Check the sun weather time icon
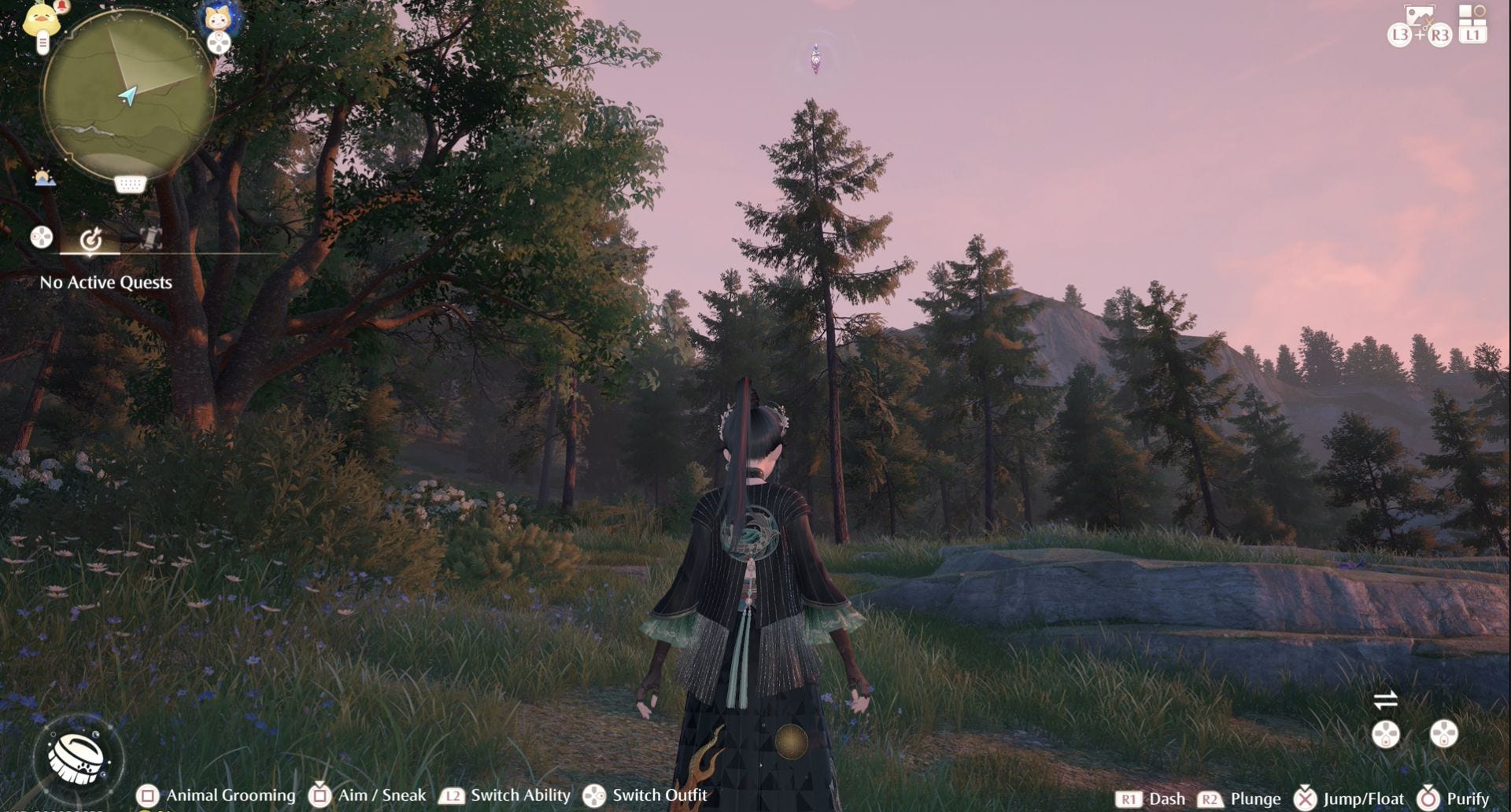The image size is (1511, 812). pyautogui.click(x=44, y=178)
